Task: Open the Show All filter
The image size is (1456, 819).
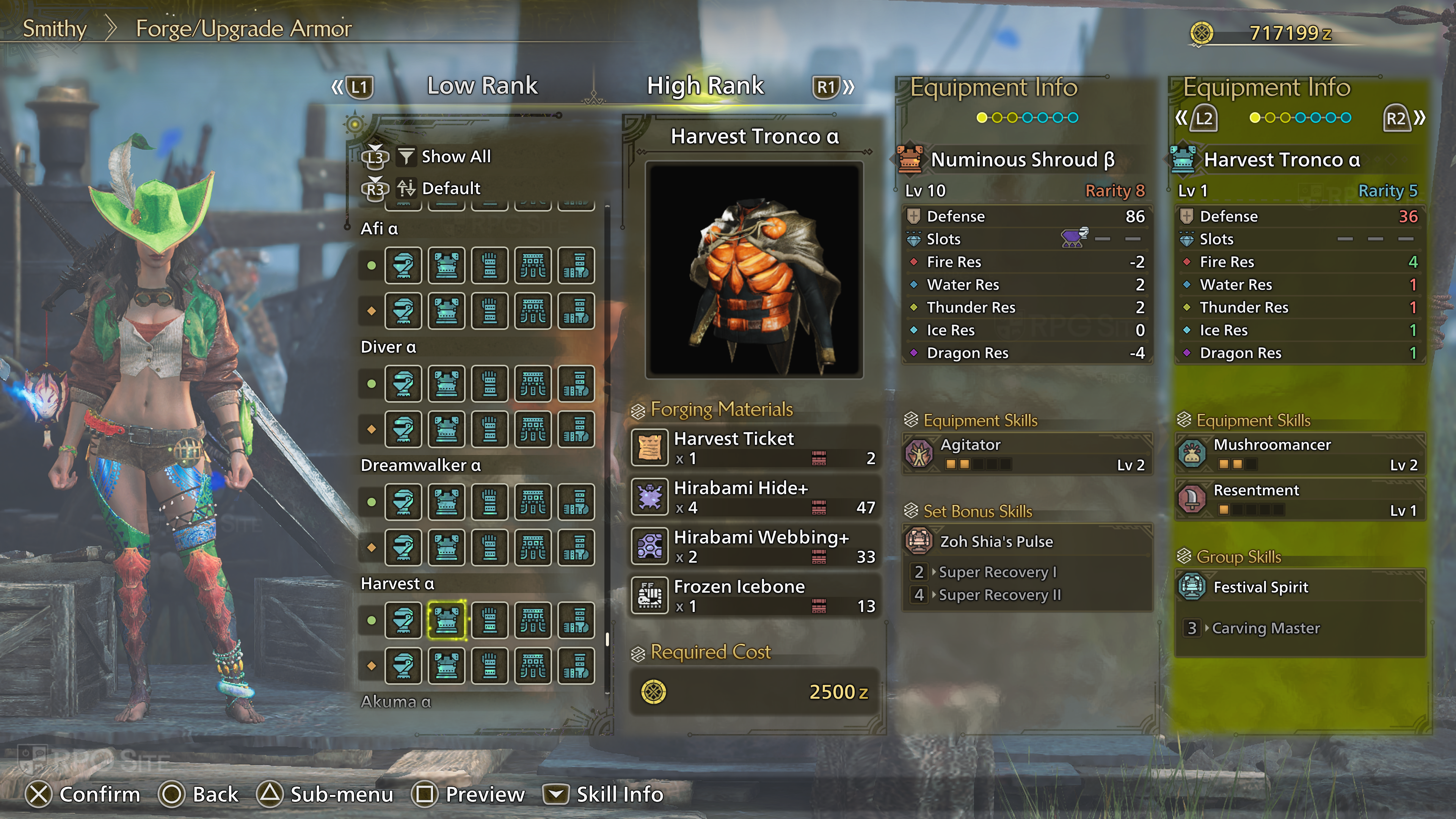Action: [x=455, y=157]
